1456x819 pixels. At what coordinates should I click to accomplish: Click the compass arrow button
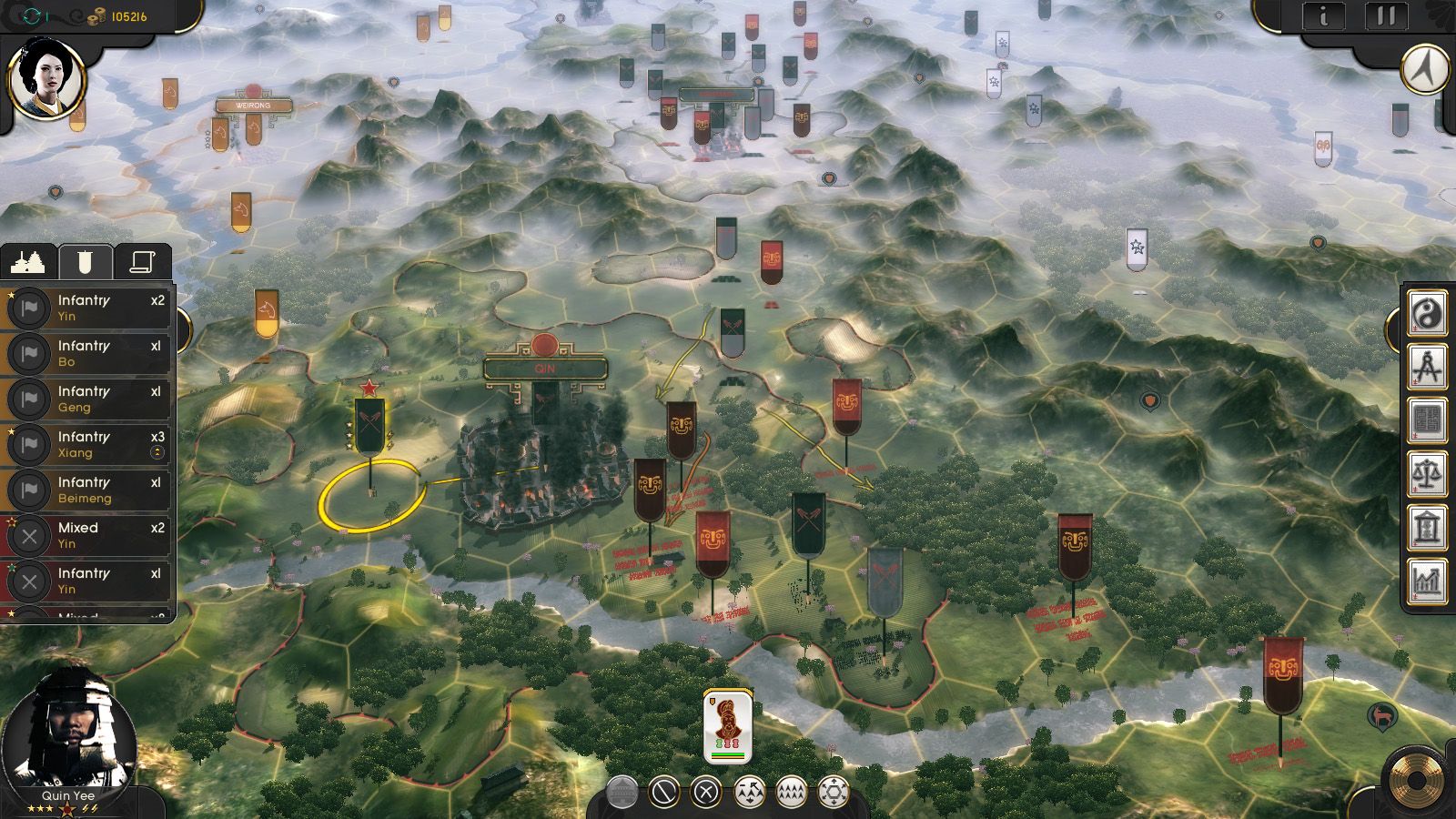1426,68
